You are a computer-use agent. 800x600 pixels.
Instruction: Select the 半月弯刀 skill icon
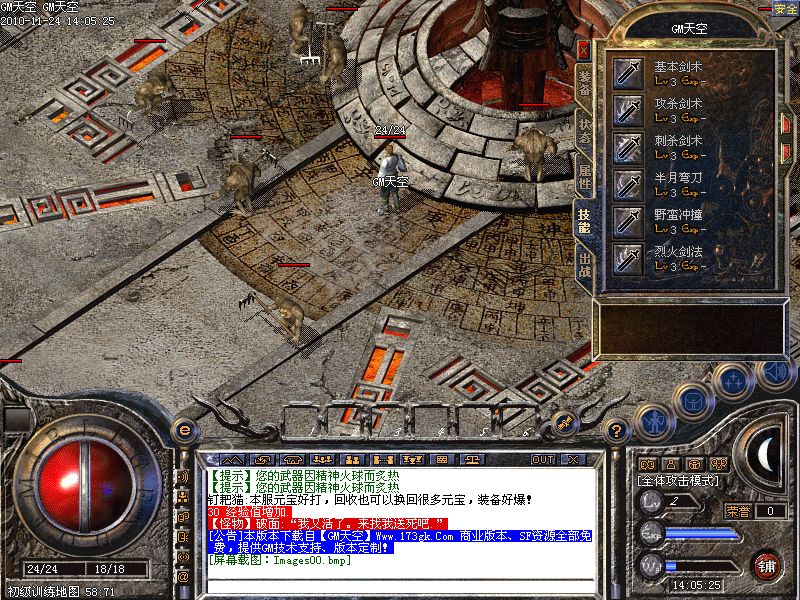pos(628,184)
